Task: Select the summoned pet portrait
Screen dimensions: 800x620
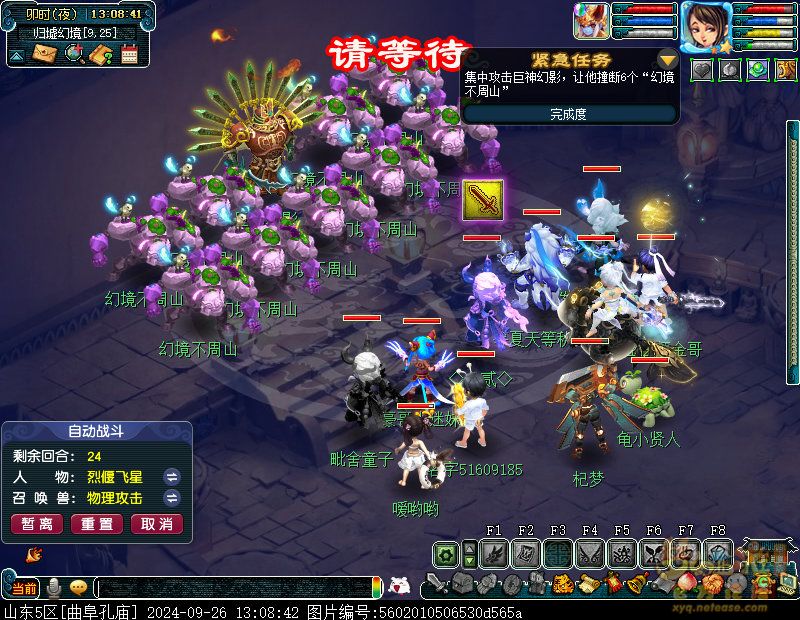Action: (590, 21)
